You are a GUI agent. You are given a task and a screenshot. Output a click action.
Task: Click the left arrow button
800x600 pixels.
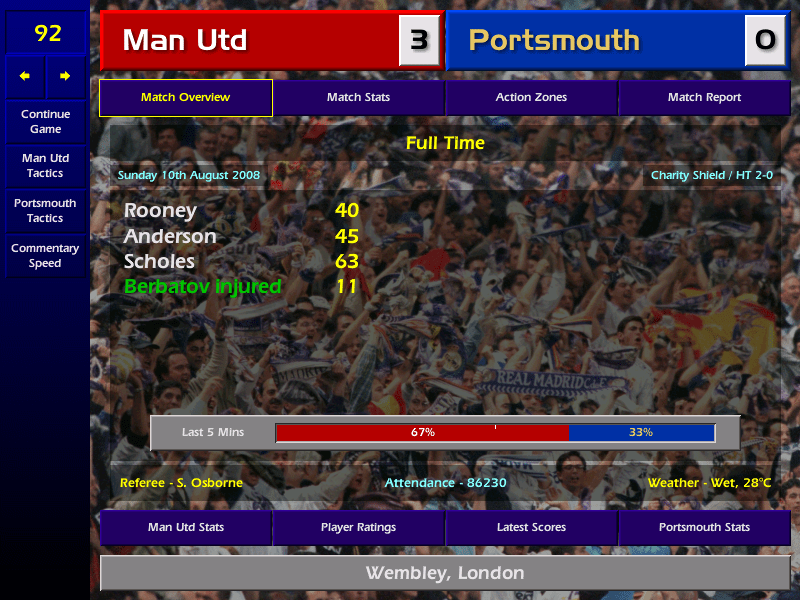pyautogui.click(x=25, y=76)
